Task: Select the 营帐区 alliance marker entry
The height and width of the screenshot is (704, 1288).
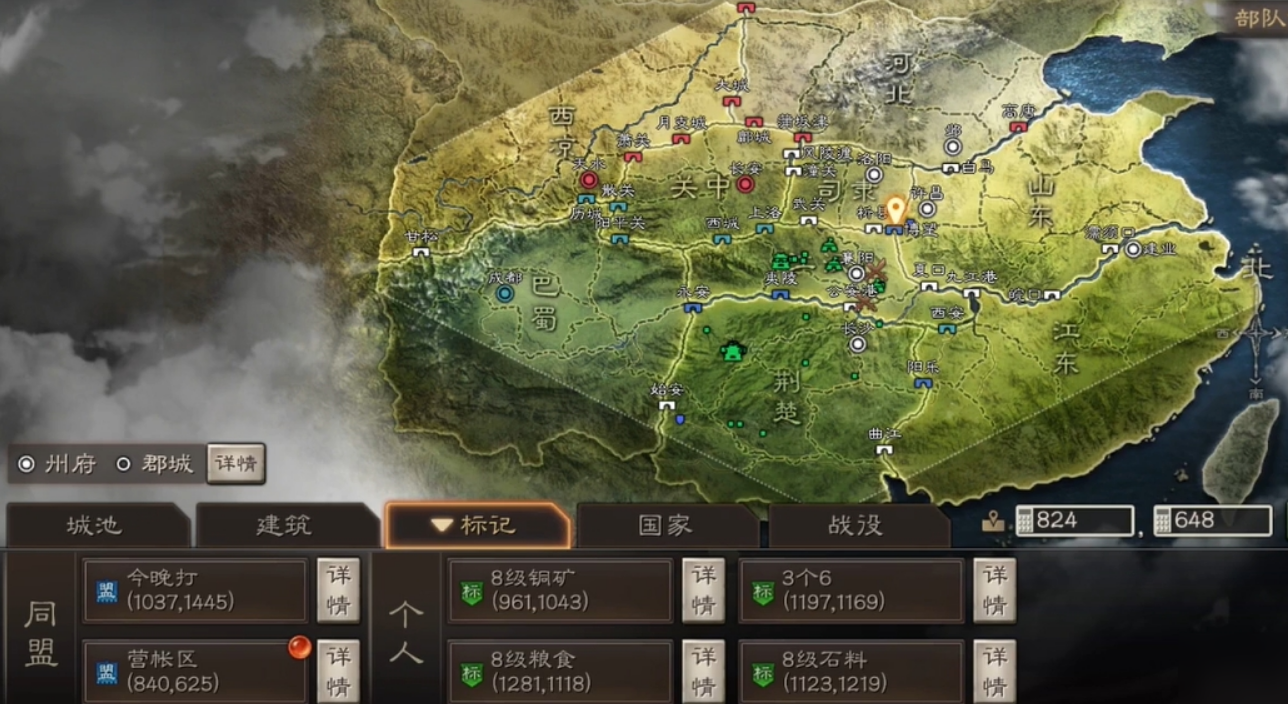Action: tap(195, 671)
